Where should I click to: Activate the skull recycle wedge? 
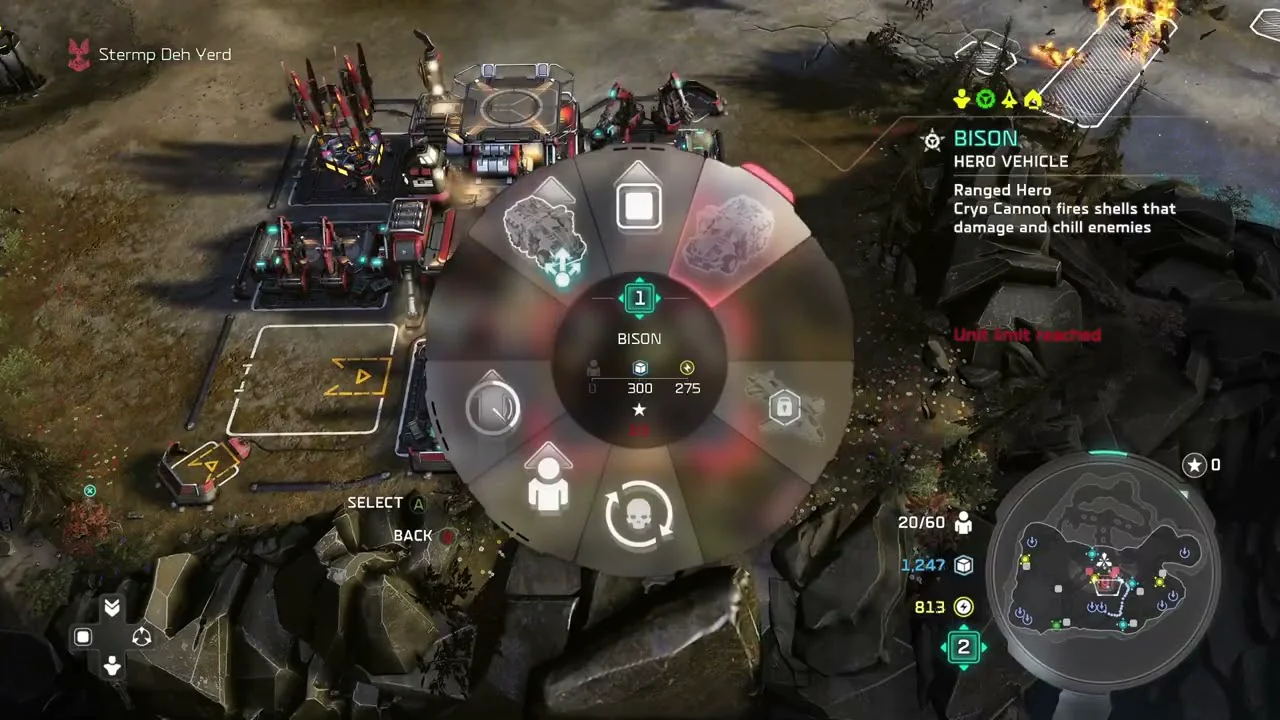(639, 515)
